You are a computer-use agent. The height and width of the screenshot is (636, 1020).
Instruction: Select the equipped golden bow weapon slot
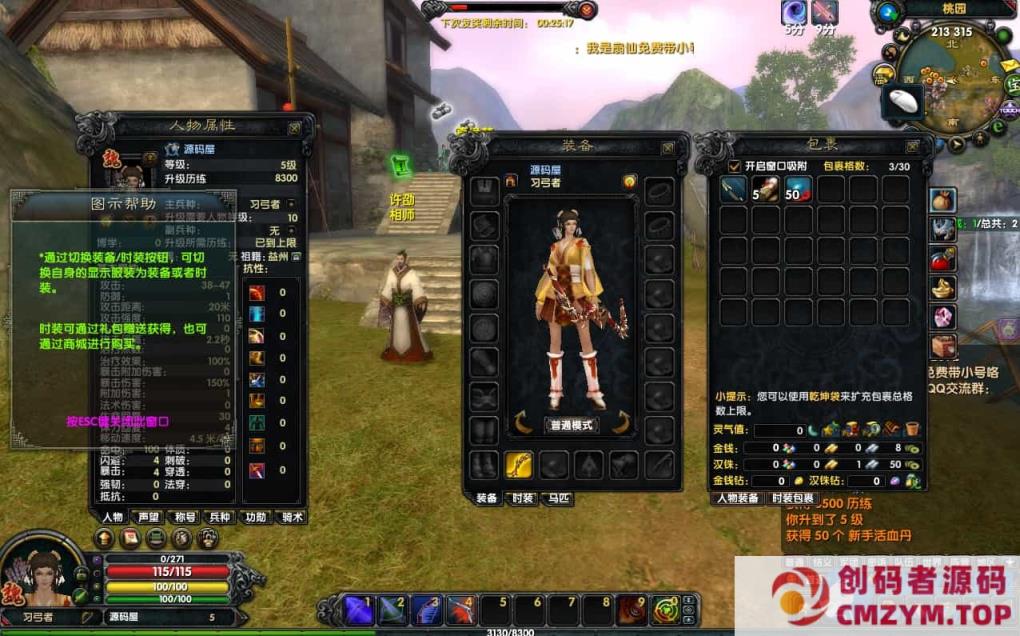[x=519, y=464]
